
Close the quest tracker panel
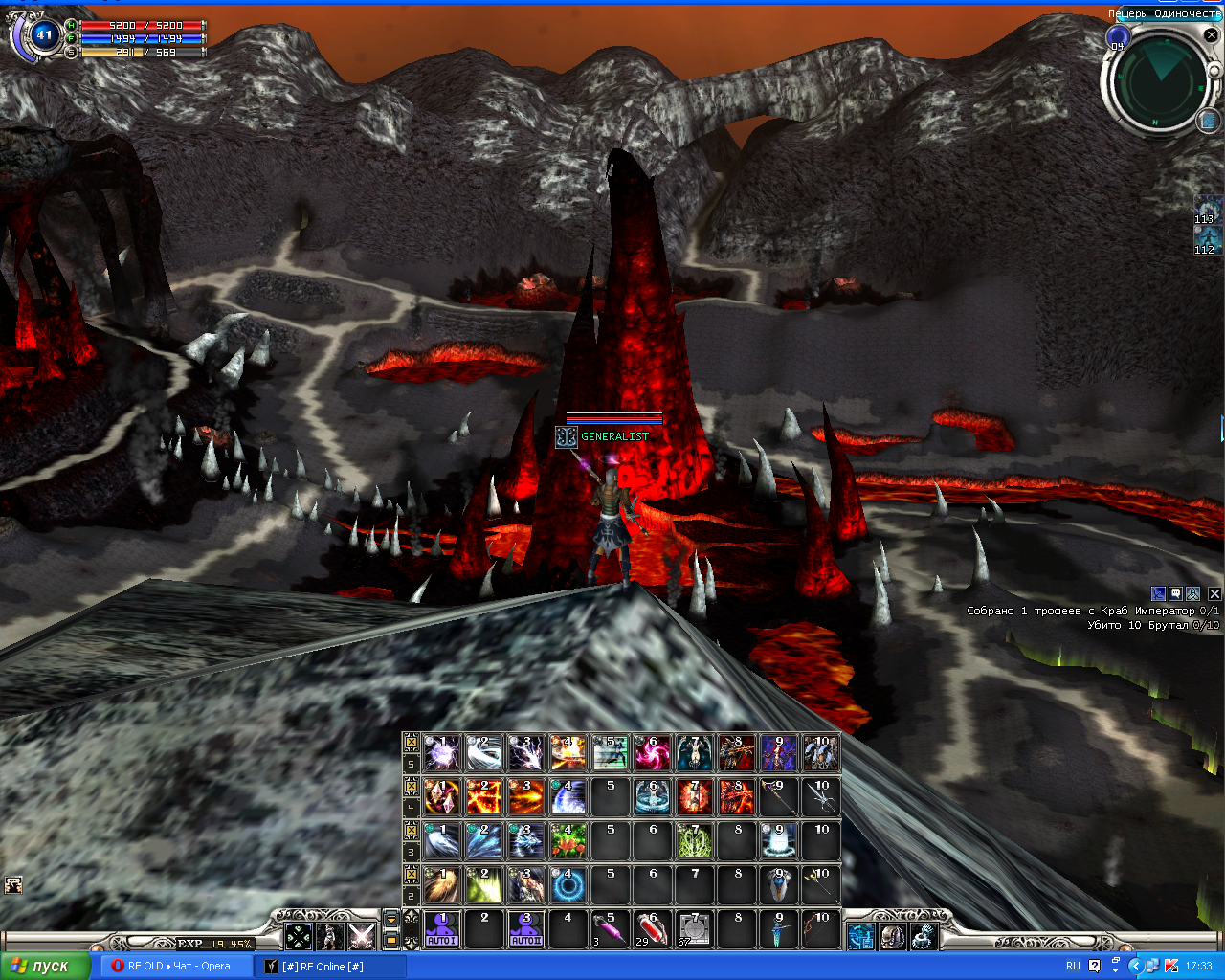[1215, 594]
